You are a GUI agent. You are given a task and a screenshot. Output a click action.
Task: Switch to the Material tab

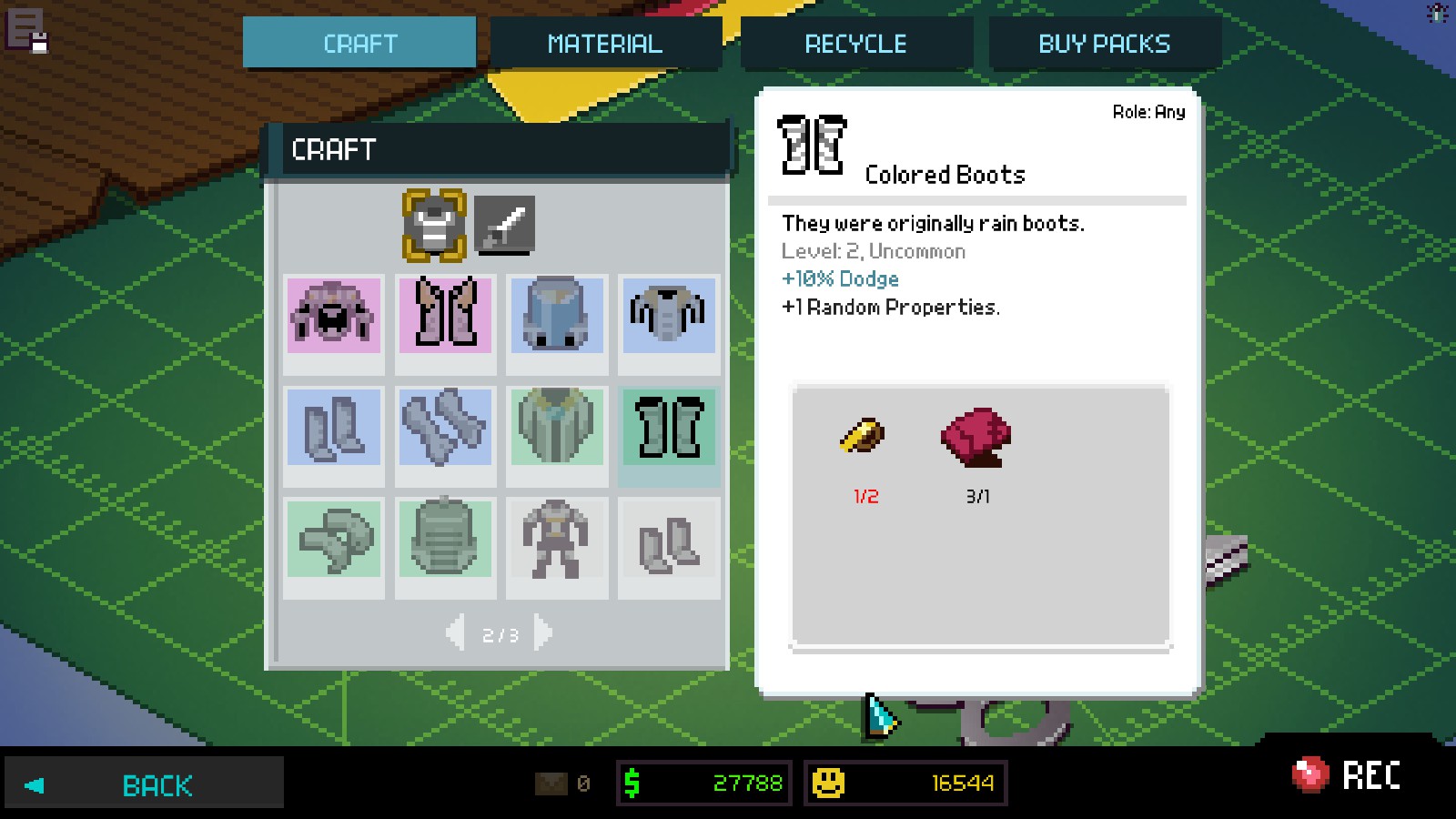[x=605, y=43]
